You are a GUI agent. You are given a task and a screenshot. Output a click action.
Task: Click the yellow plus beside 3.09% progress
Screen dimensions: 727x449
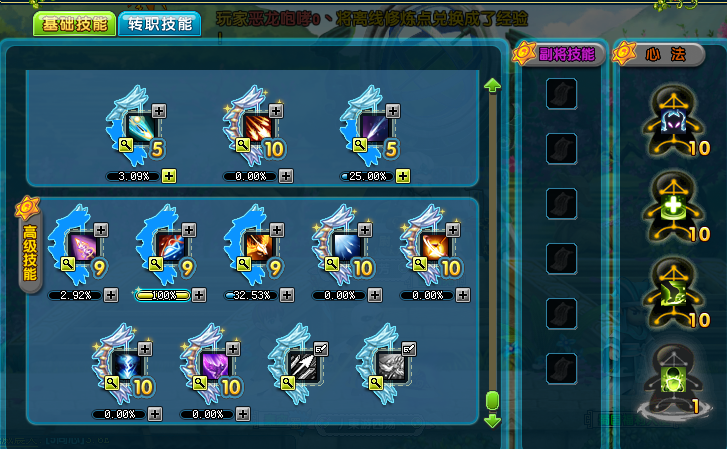click(168, 176)
